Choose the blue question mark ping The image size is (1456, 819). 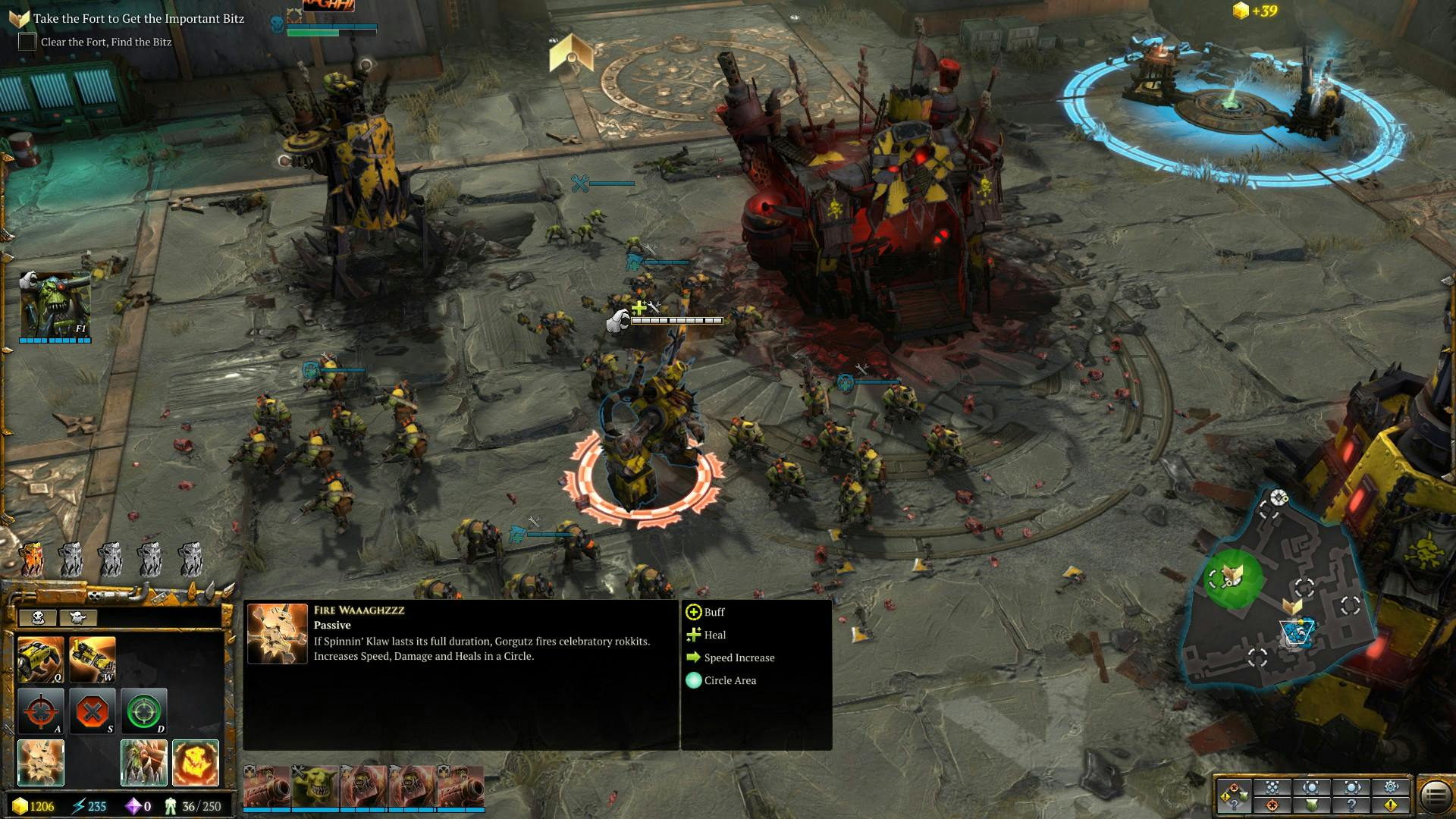tap(1351, 805)
